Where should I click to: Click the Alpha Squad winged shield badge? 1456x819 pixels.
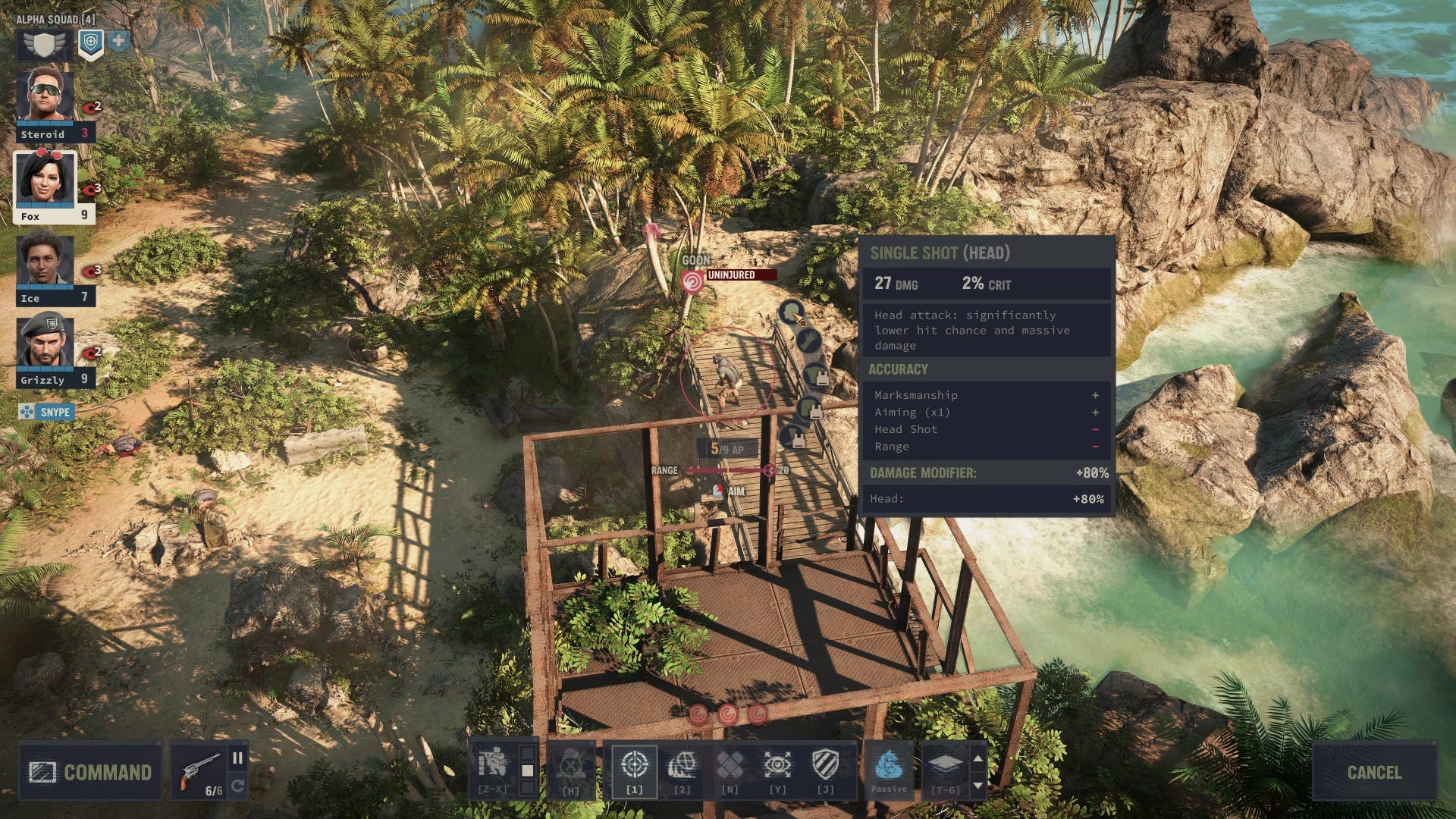[x=45, y=45]
